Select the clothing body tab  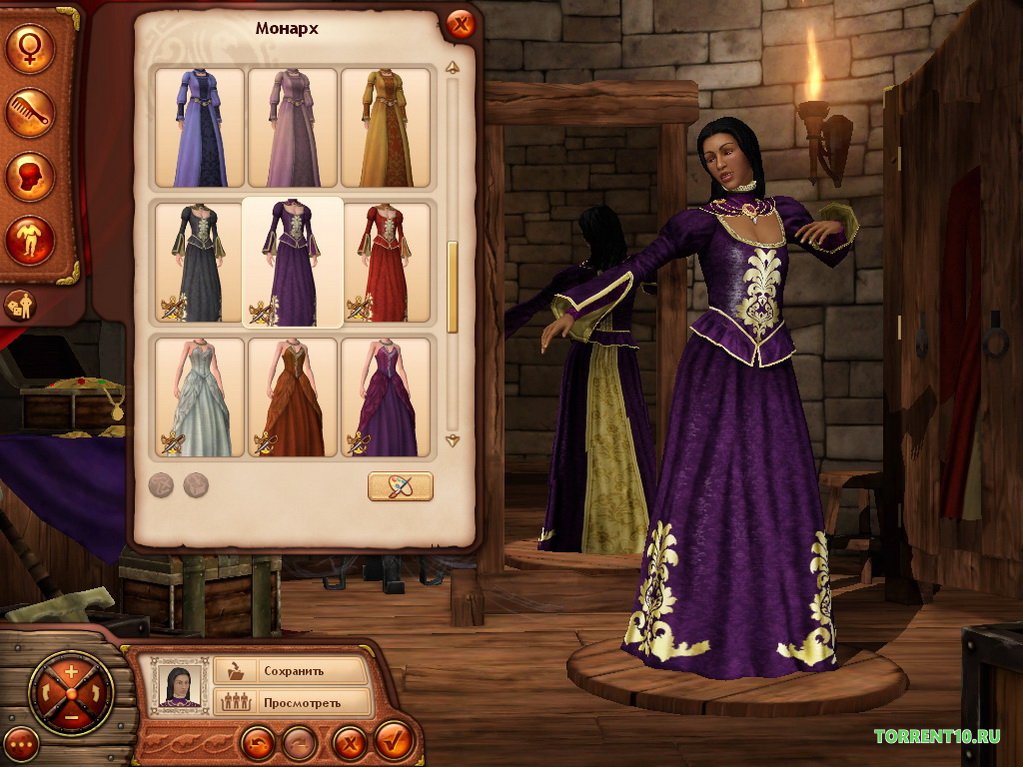pyautogui.click(x=30, y=241)
